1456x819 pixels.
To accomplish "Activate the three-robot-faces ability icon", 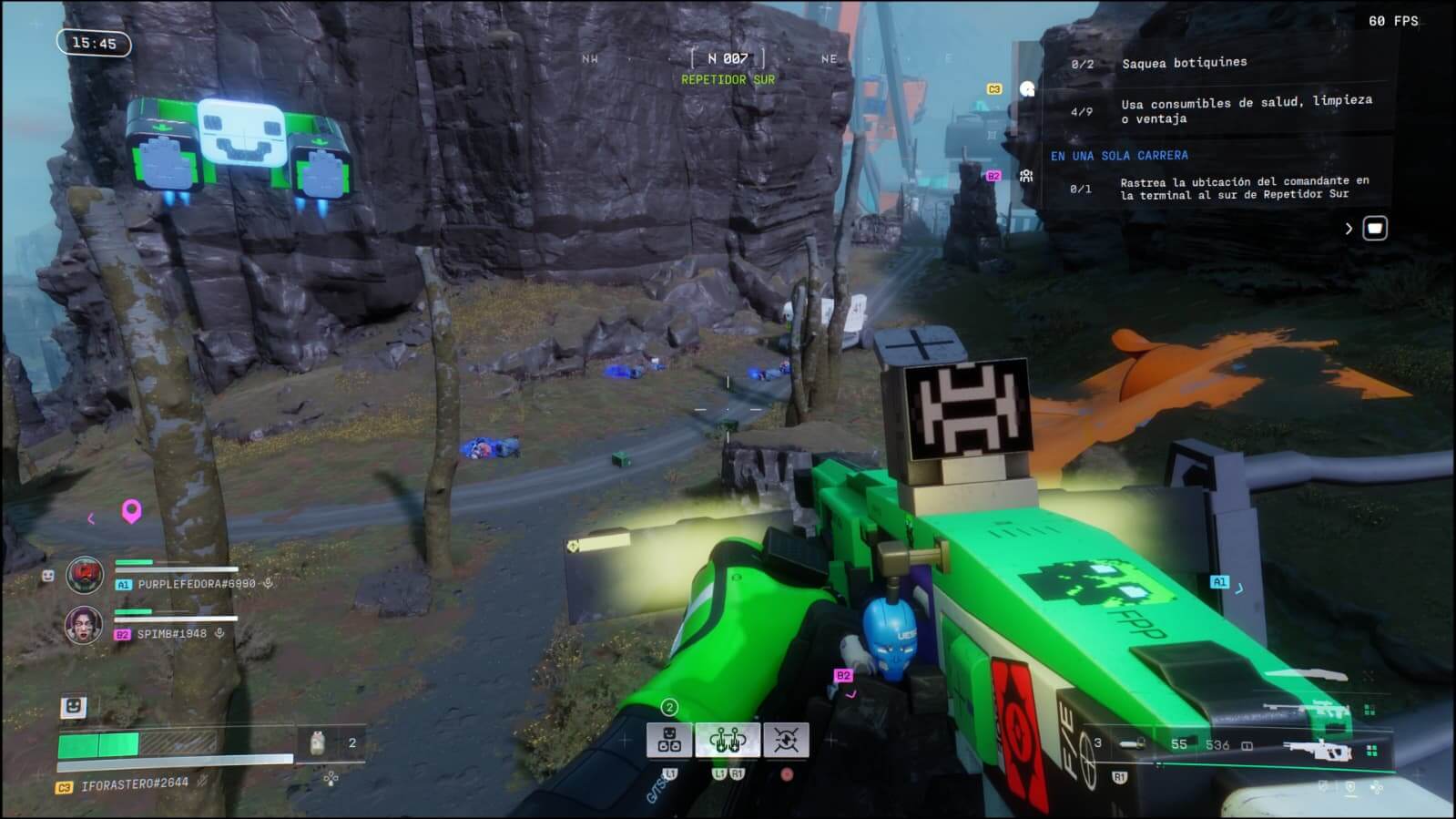I will 669,740.
